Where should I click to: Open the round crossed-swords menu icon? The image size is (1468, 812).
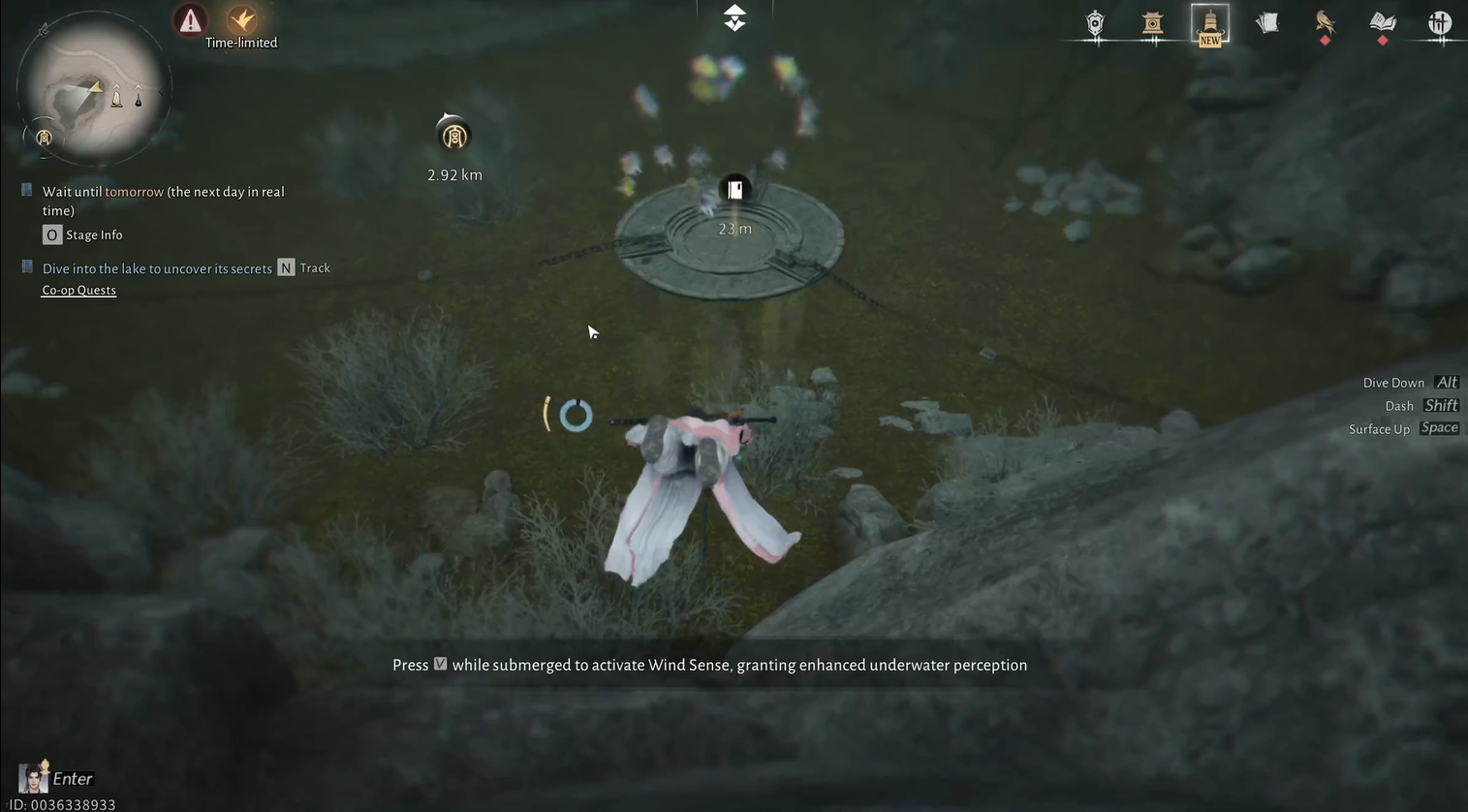(1440, 23)
